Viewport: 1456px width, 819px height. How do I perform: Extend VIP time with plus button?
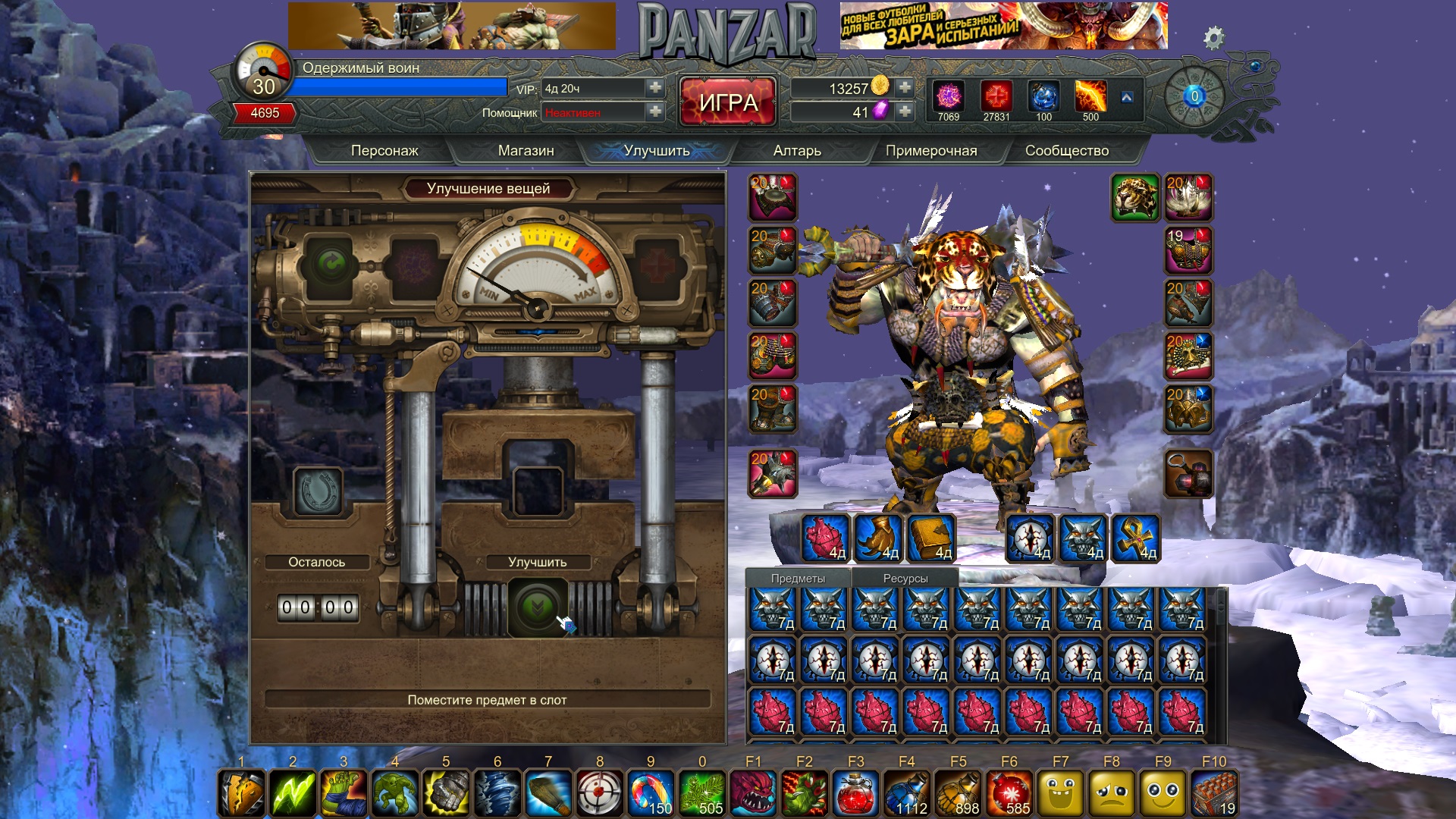(x=655, y=88)
